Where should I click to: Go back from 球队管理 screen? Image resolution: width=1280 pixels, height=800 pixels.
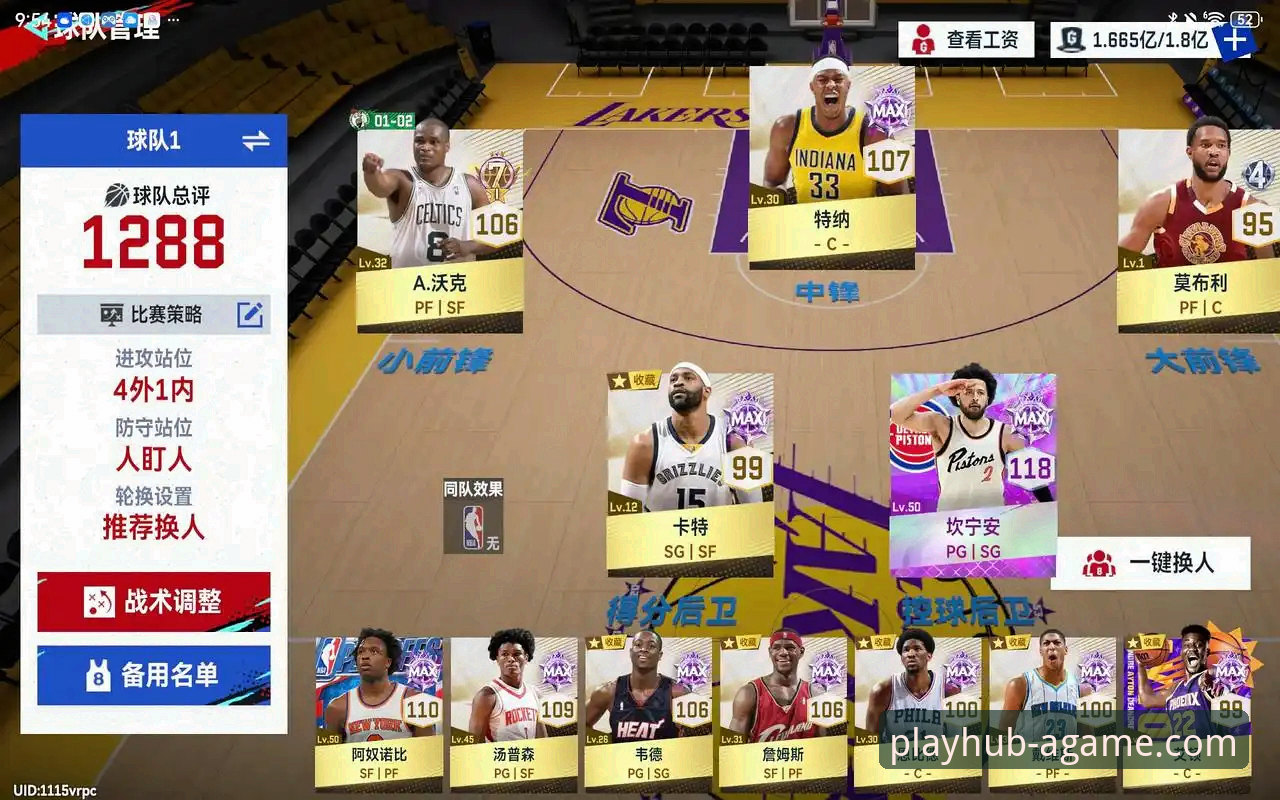click(38, 27)
